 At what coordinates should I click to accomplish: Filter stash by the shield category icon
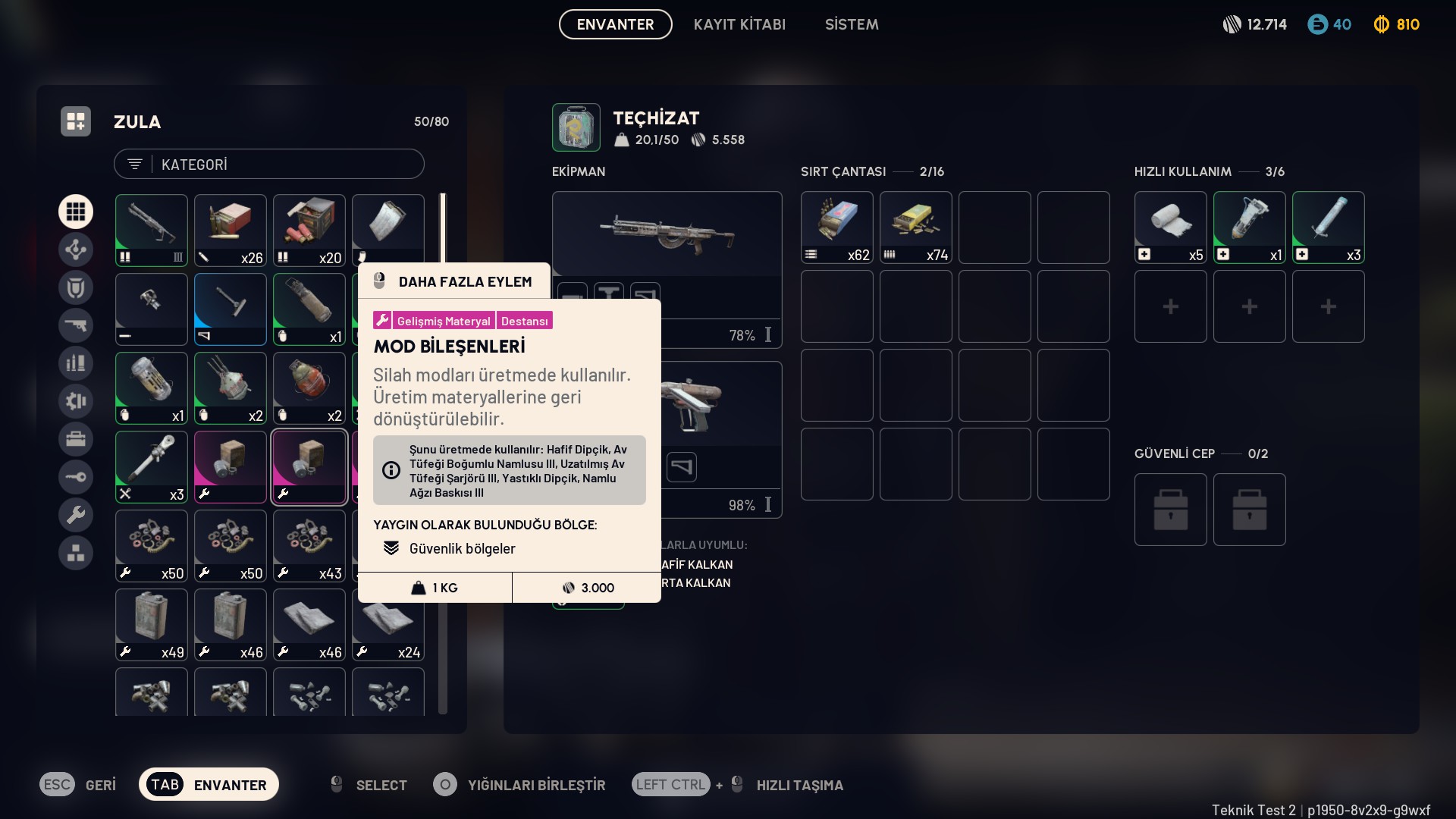[76, 287]
